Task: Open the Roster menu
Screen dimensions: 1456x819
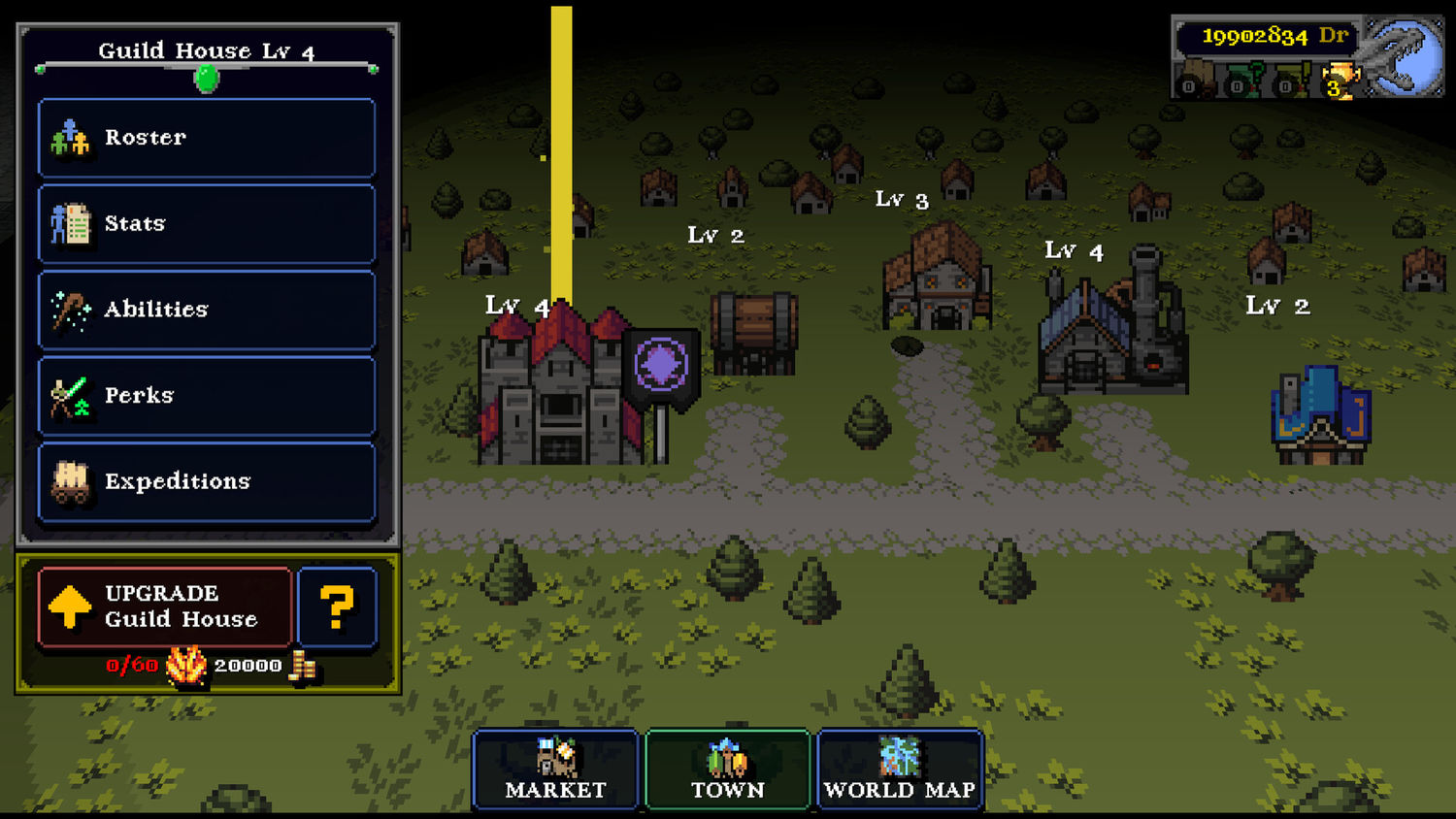Action: 207,138
